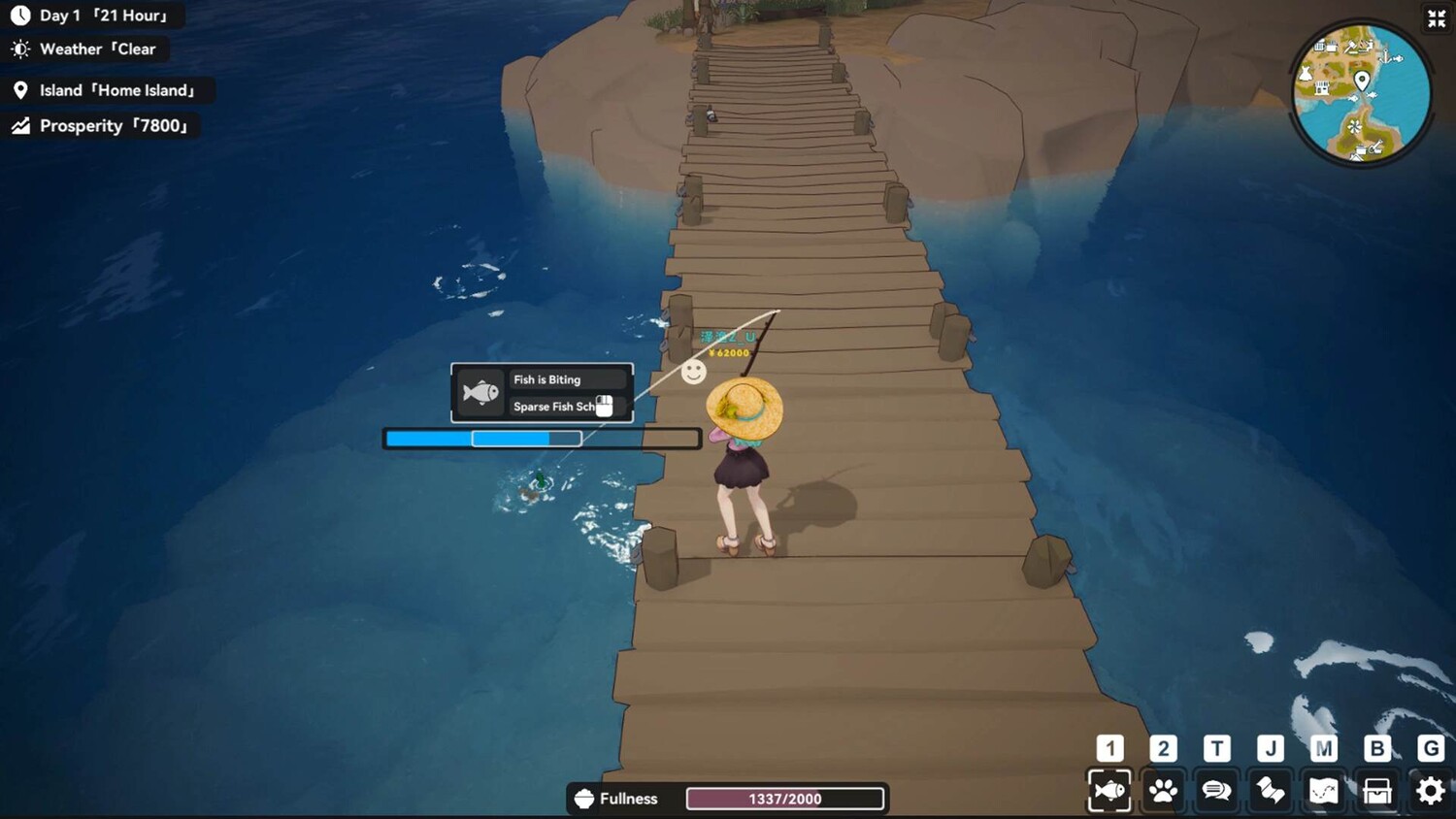1456x819 pixels.
Task: Toggle the shrink-screen arrows button
Action: pyautogui.click(x=1437, y=18)
